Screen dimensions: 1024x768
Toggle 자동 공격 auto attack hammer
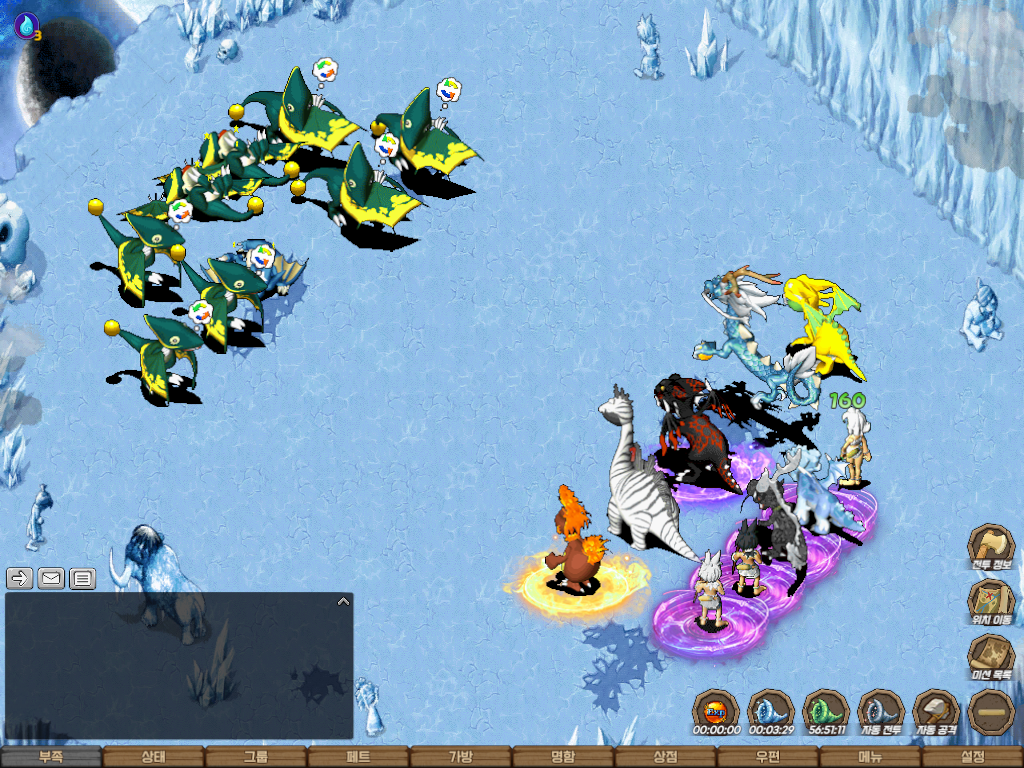[x=936, y=712]
